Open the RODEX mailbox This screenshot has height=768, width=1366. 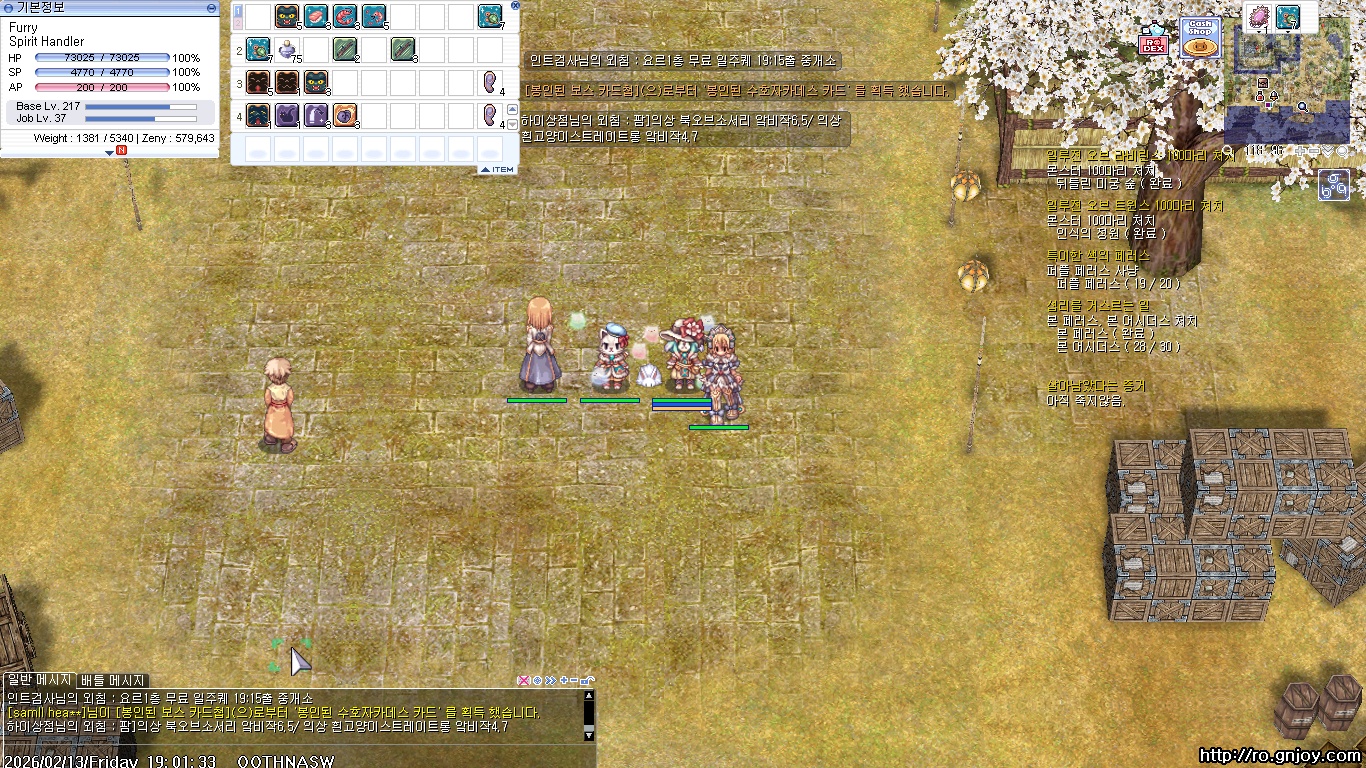1153,41
